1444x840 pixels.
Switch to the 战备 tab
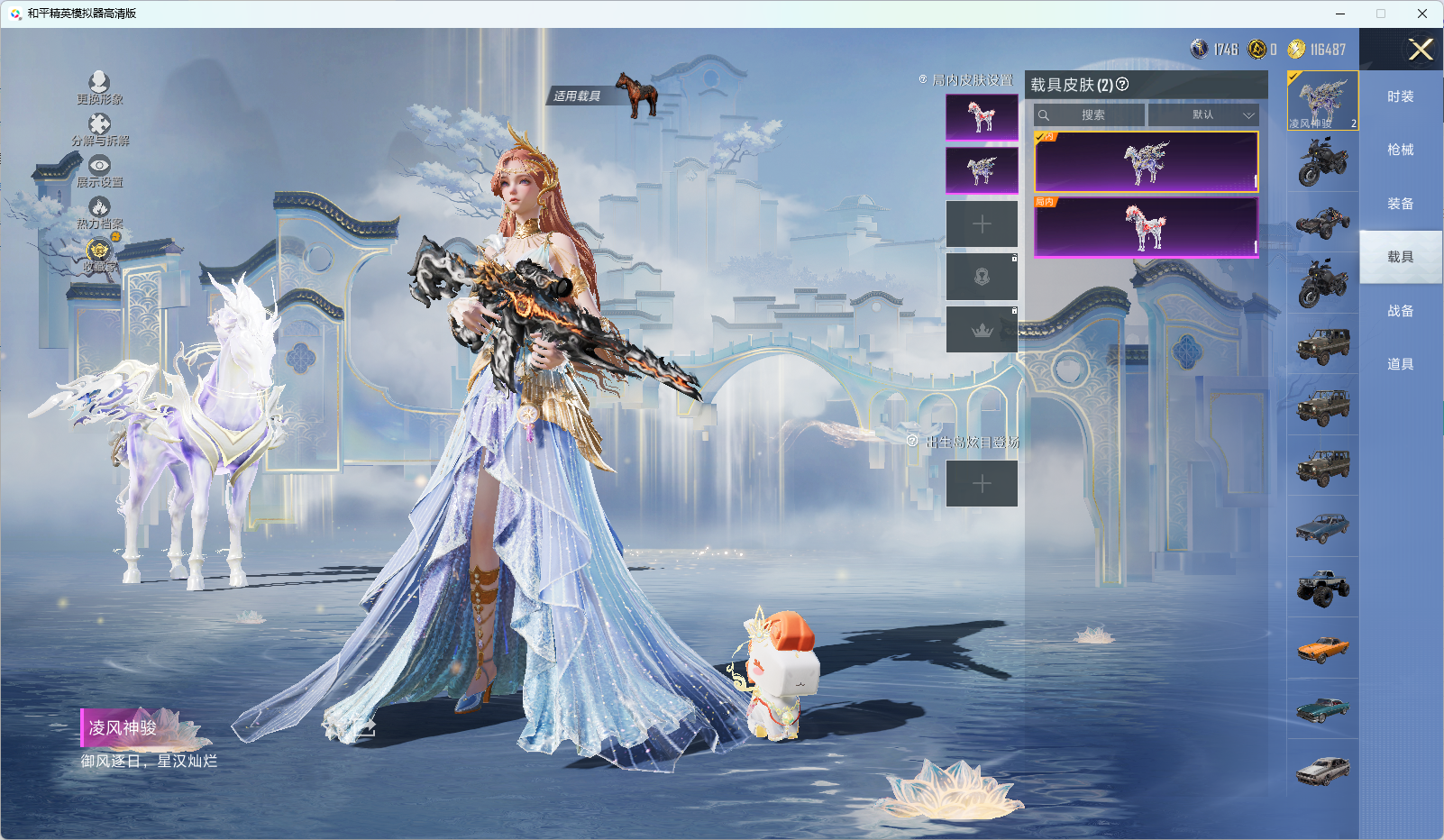pos(1400,311)
